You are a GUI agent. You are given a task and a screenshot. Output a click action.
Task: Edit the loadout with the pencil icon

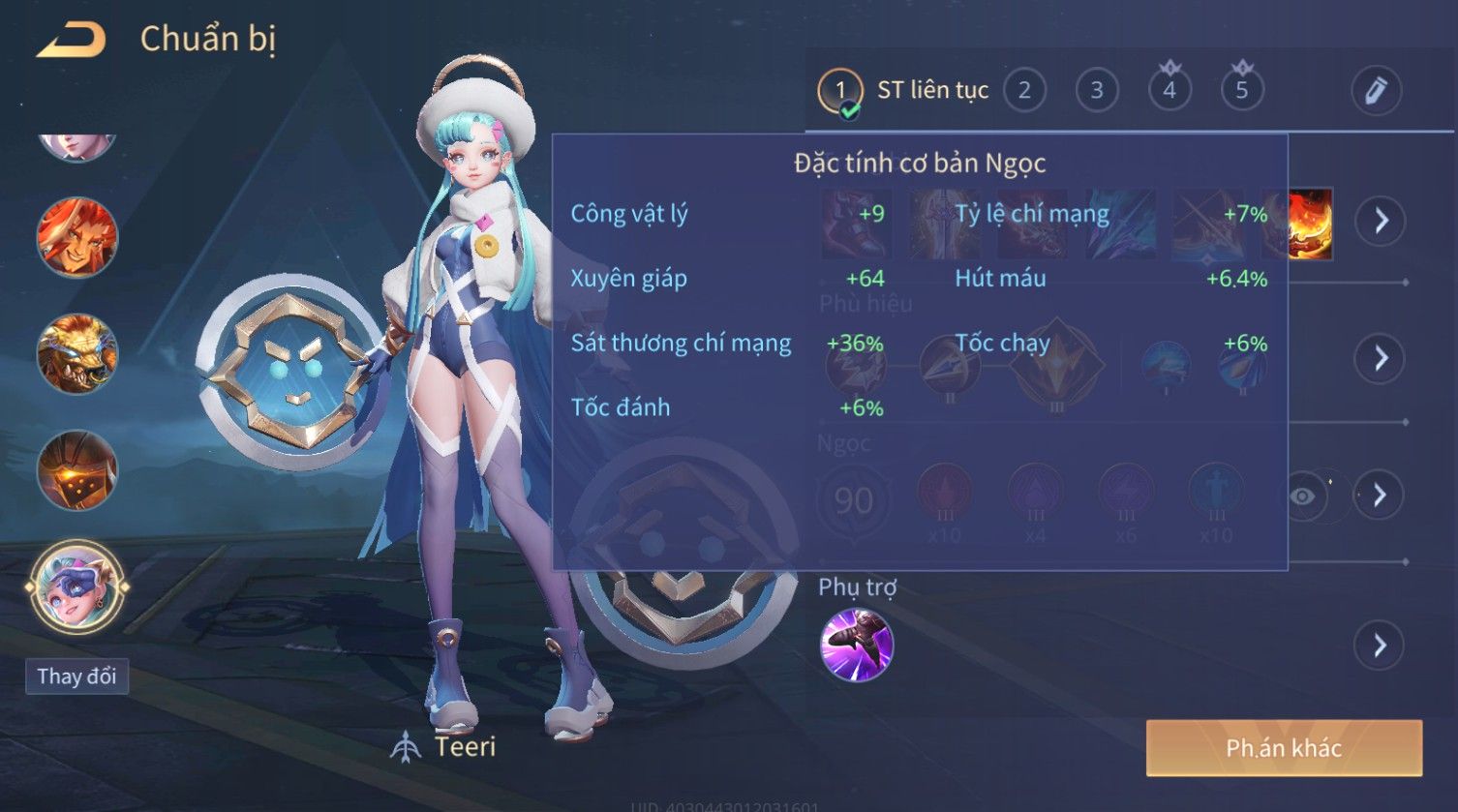(x=1376, y=91)
